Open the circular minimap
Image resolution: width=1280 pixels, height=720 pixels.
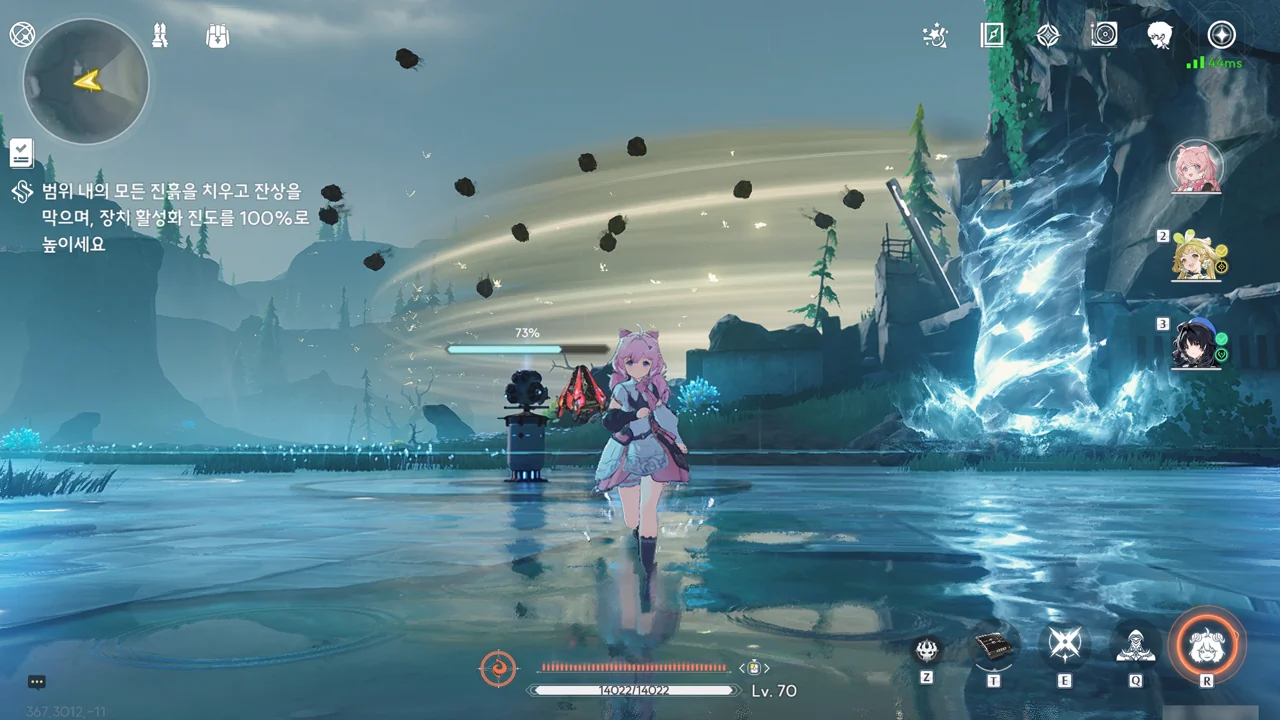[x=86, y=81]
